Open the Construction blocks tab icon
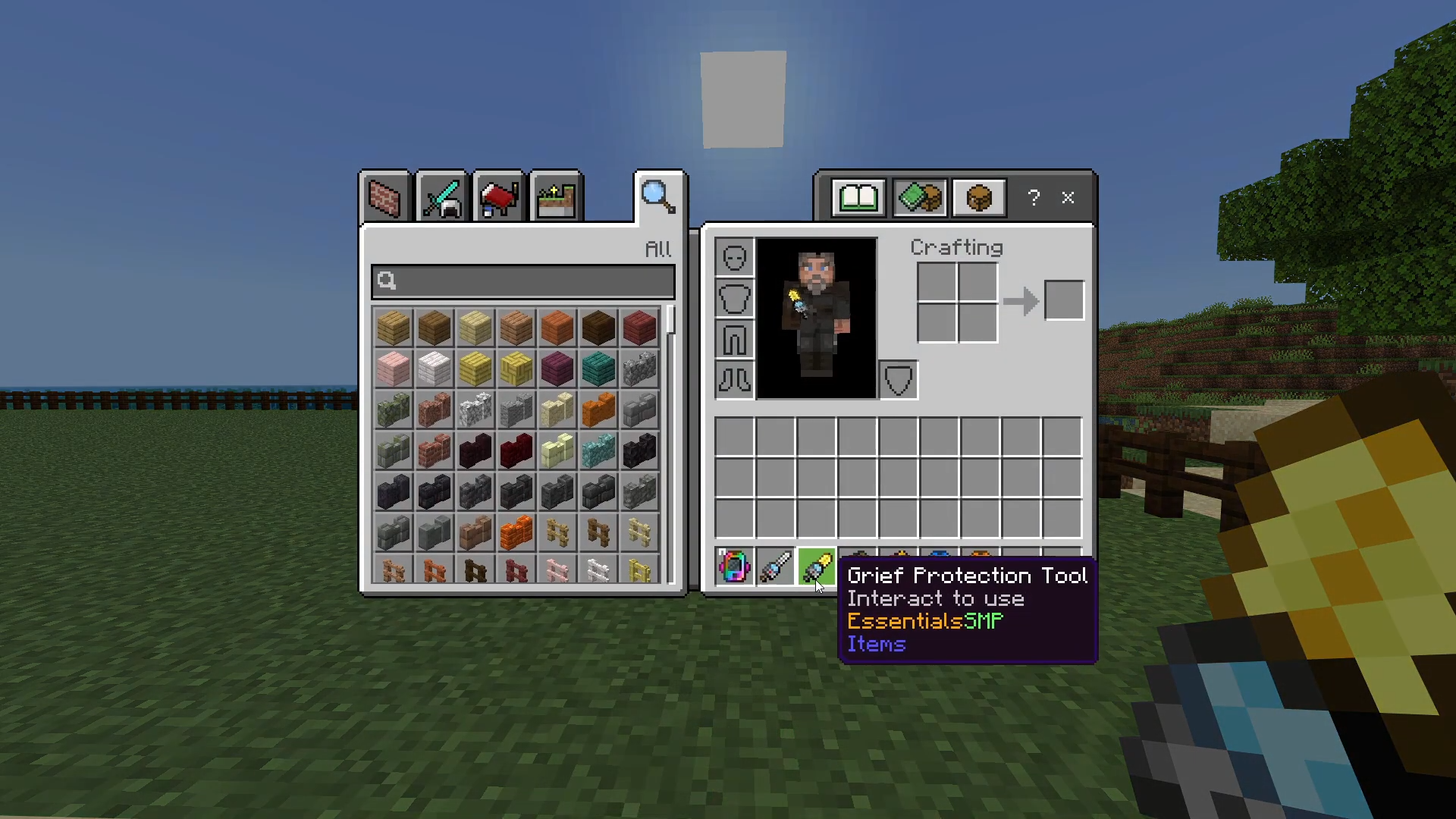The height and width of the screenshot is (819, 1456). (x=384, y=196)
